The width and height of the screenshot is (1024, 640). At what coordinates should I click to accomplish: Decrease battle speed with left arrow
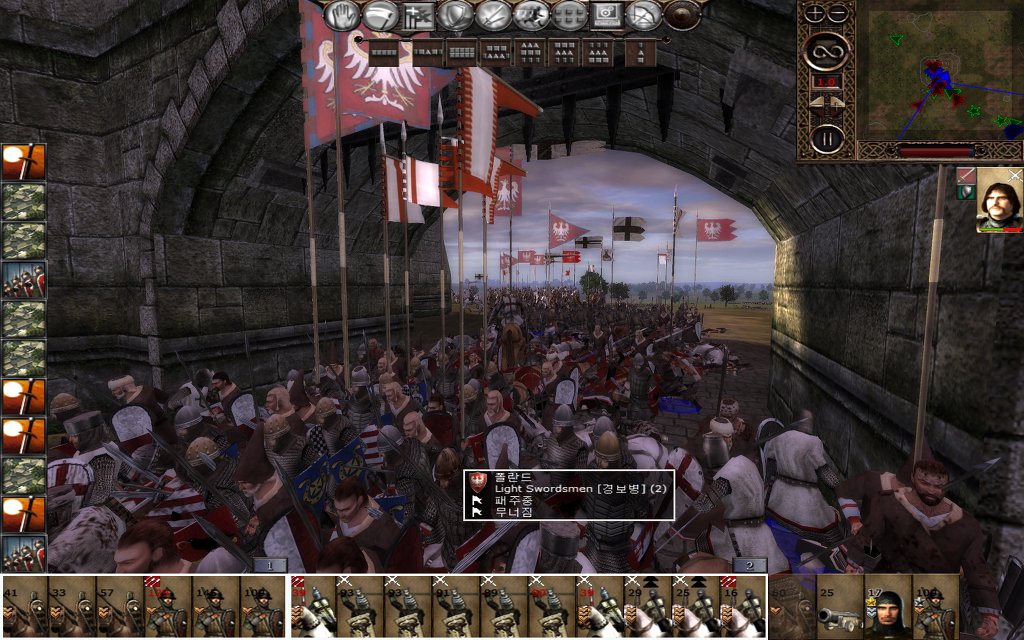[x=816, y=101]
